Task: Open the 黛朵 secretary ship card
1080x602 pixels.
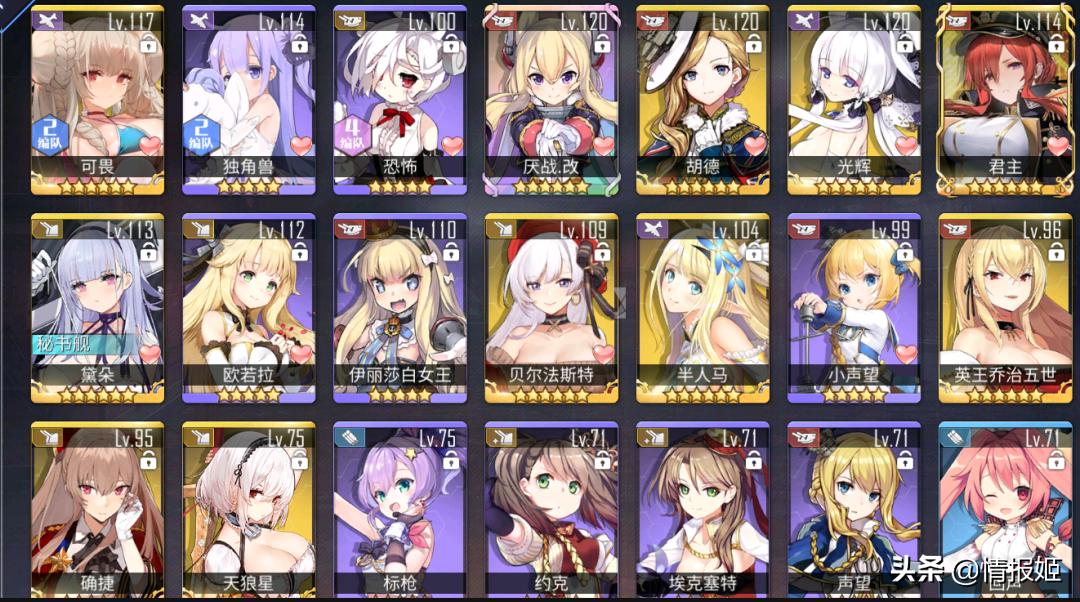Action: [97, 306]
